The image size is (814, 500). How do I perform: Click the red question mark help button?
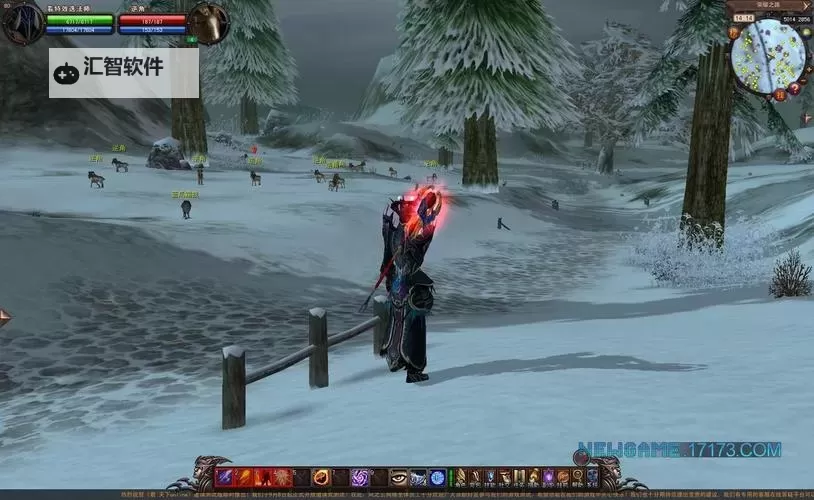794,88
